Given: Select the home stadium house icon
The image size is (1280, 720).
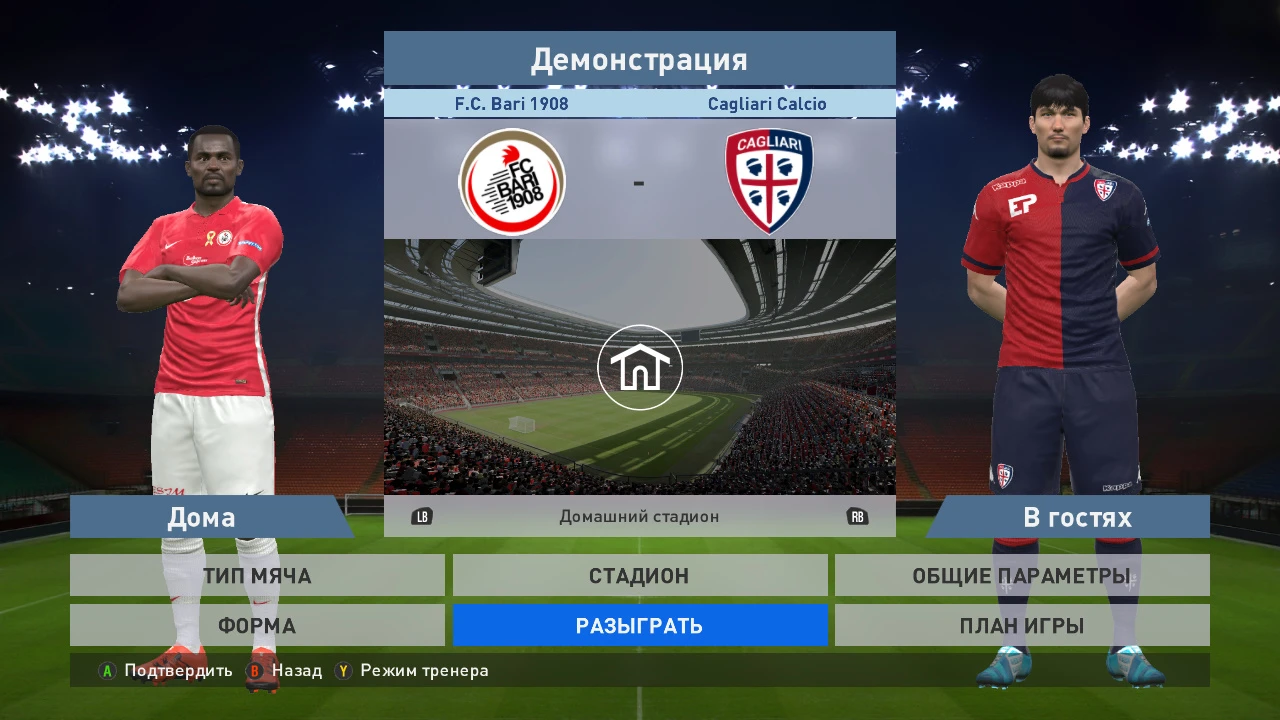Looking at the screenshot, I should (x=640, y=367).
